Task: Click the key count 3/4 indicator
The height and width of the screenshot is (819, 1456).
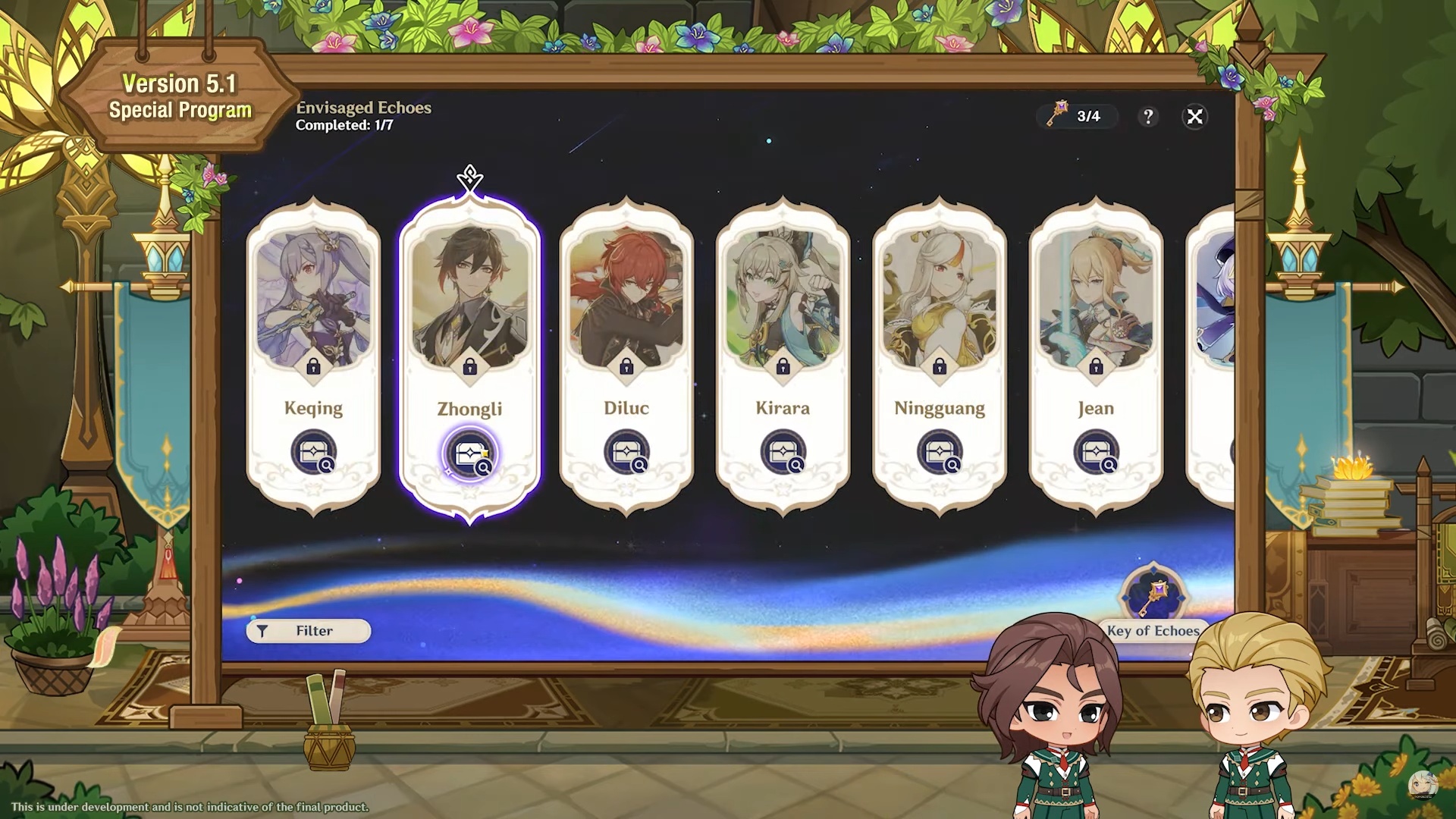Action: coord(1077,116)
